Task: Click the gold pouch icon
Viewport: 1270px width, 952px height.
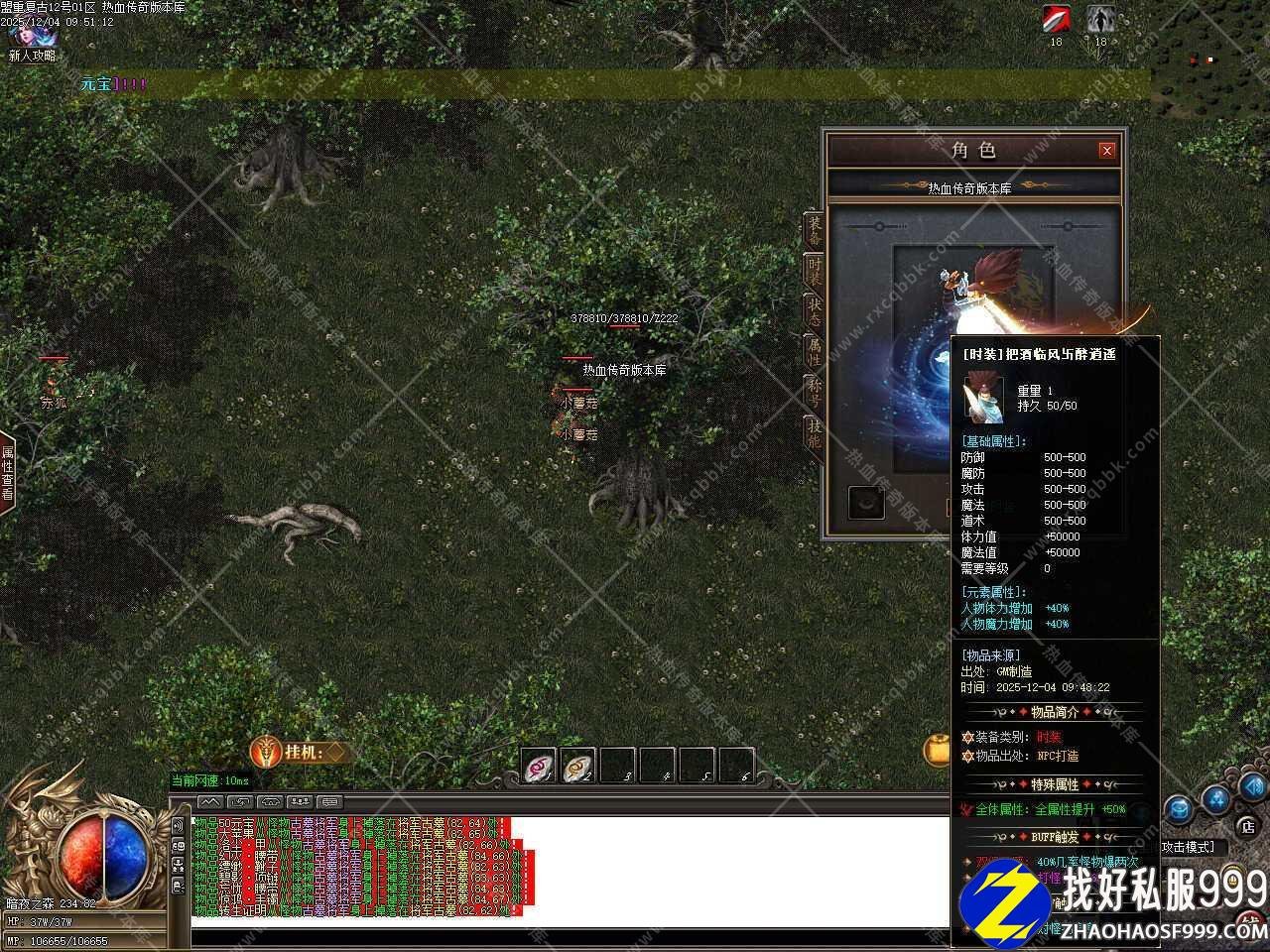Action: [937, 751]
